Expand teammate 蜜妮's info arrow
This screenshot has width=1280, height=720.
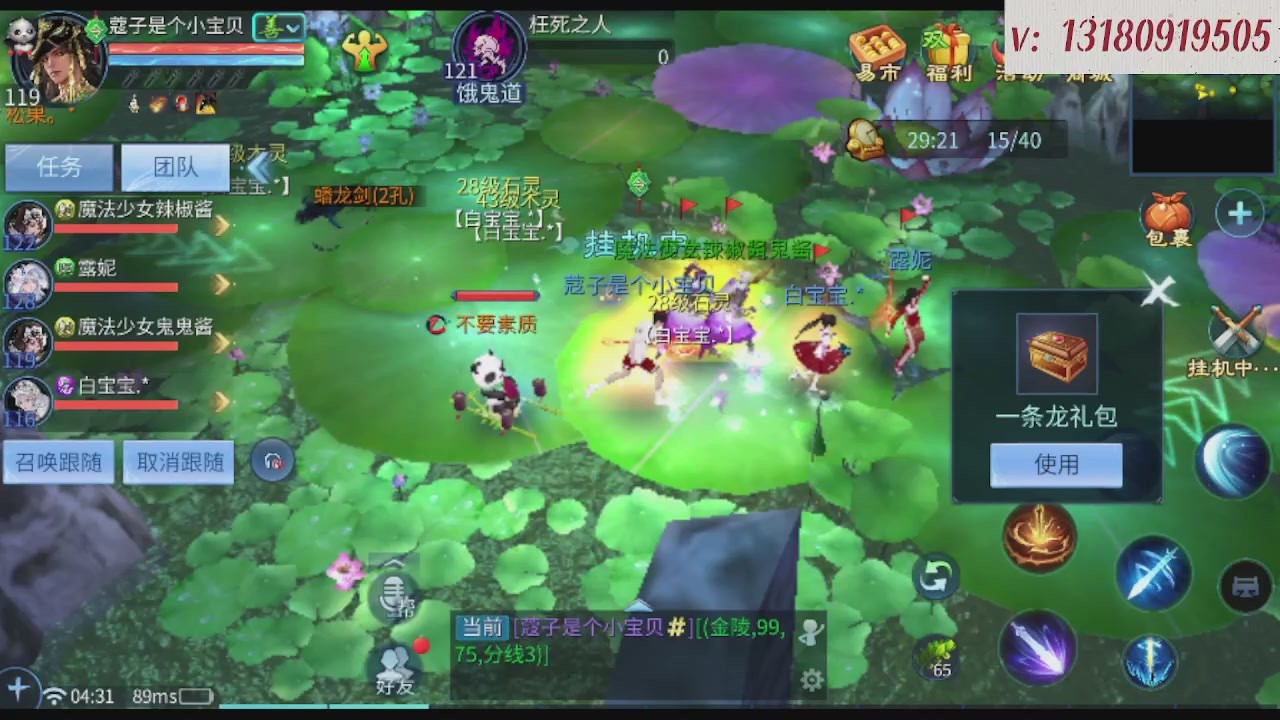[x=221, y=283]
